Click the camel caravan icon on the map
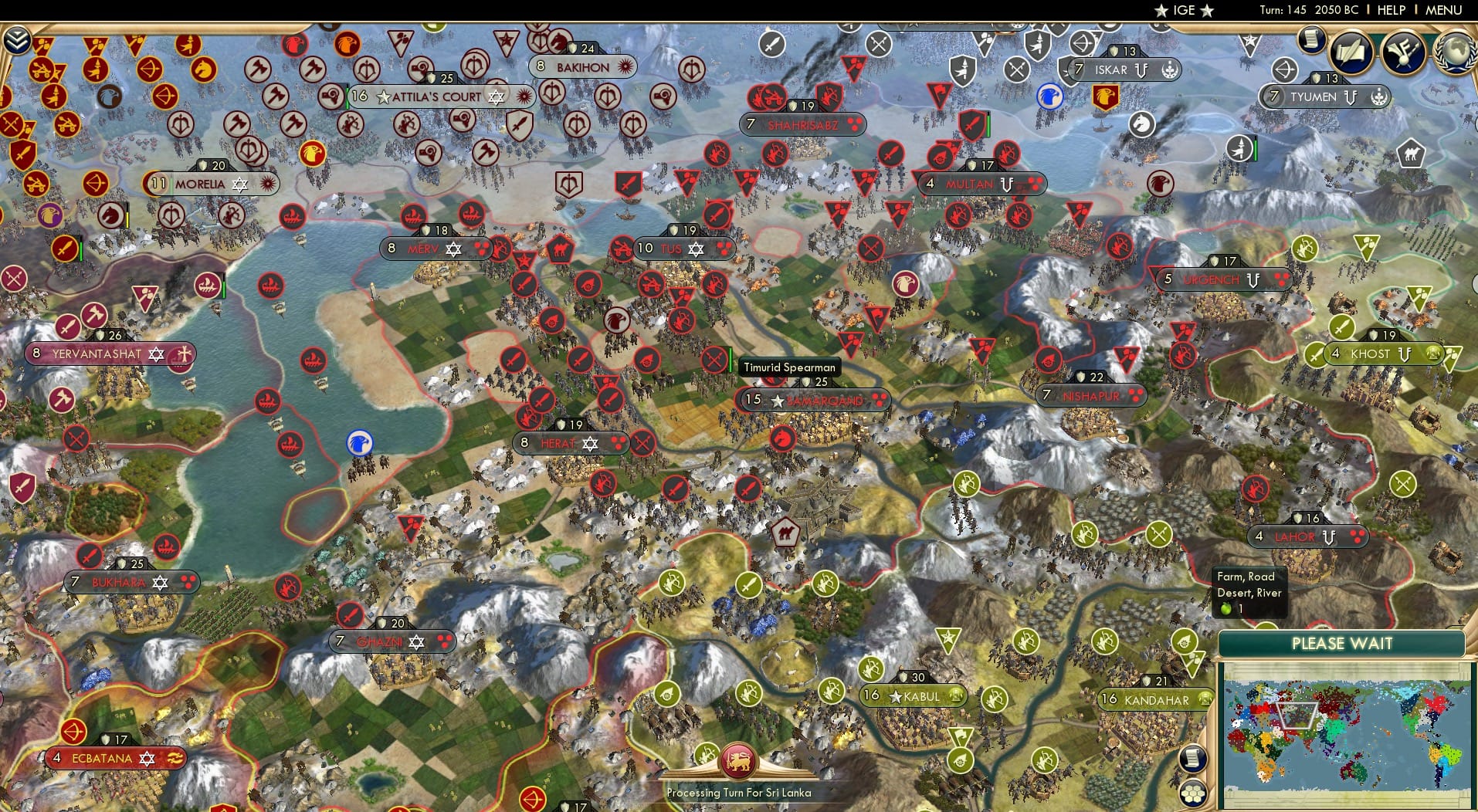The width and height of the screenshot is (1478, 812). point(786,533)
